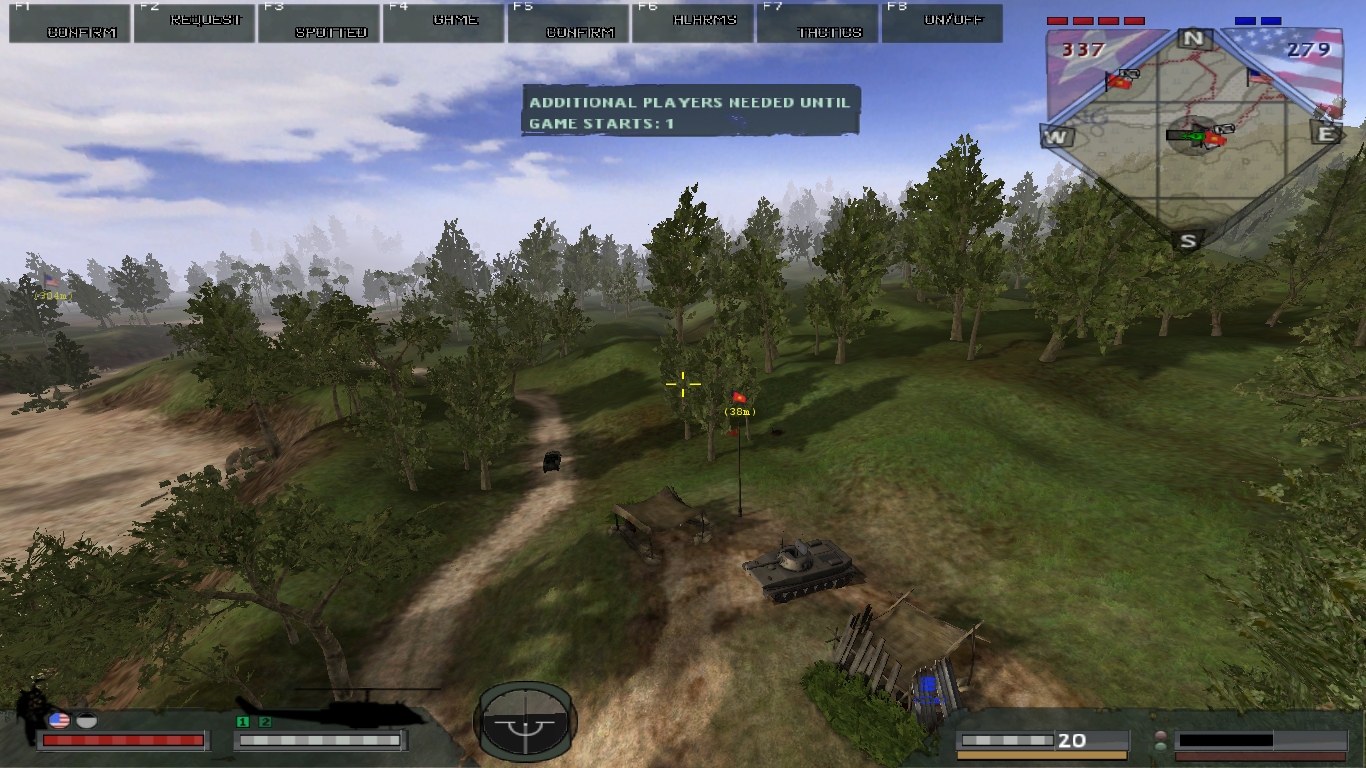The height and width of the screenshot is (768, 1366).
Task: Choose the F3 Spotted radio menu
Action: coord(318,23)
